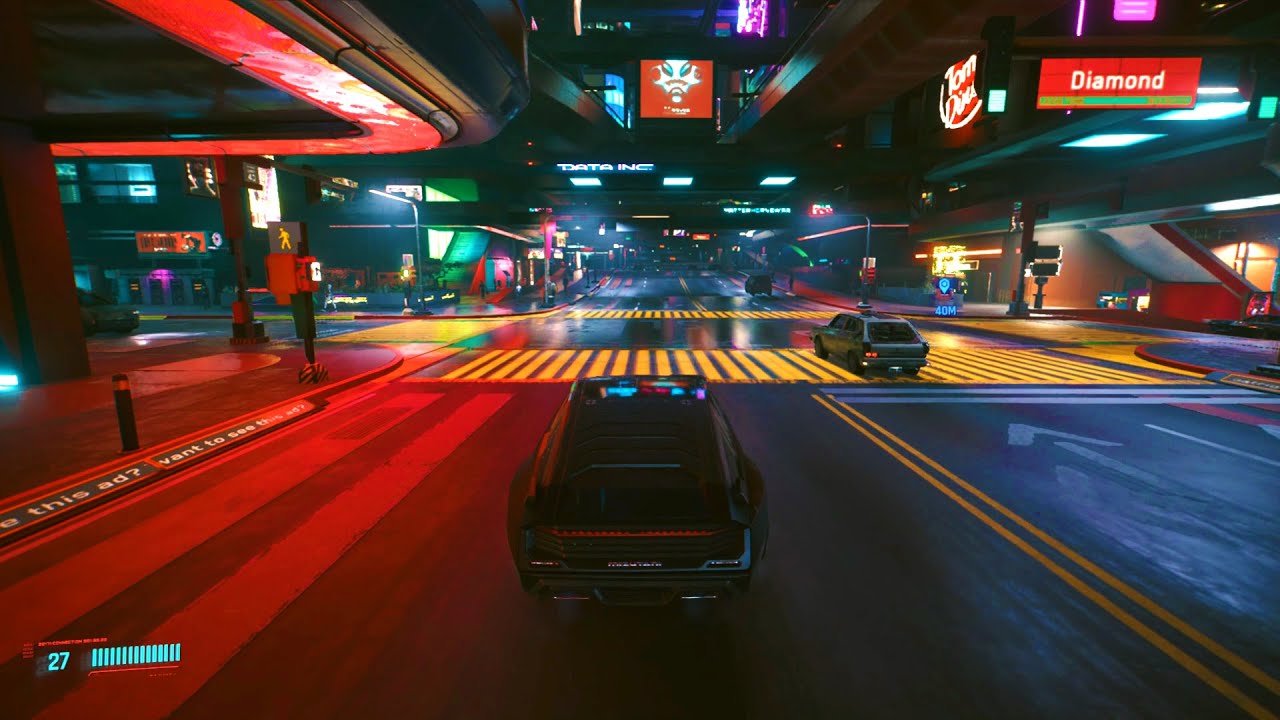1280x720 pixels.
Task: Click the blue waypoint location pin icon
Action: tap(942, 283)
